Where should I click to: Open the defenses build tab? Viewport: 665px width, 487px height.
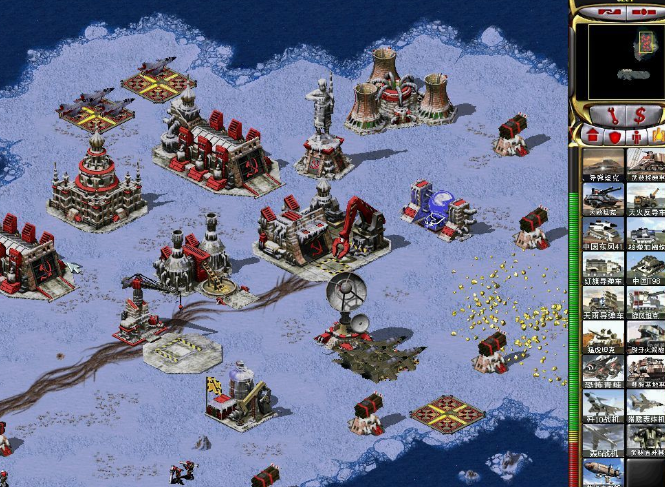coord(615,135)
